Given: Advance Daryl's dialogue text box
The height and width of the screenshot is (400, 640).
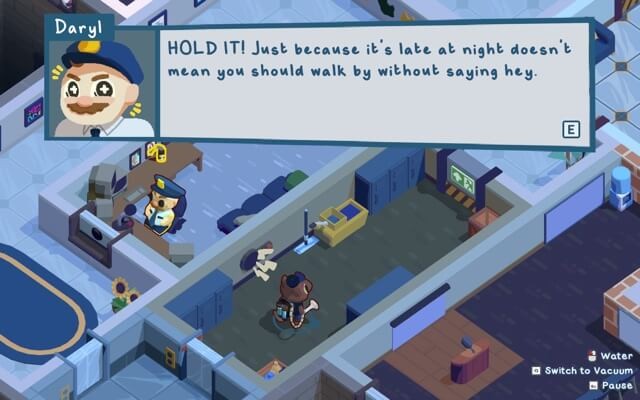Looking at the screenshot, I should pos(571,130).
